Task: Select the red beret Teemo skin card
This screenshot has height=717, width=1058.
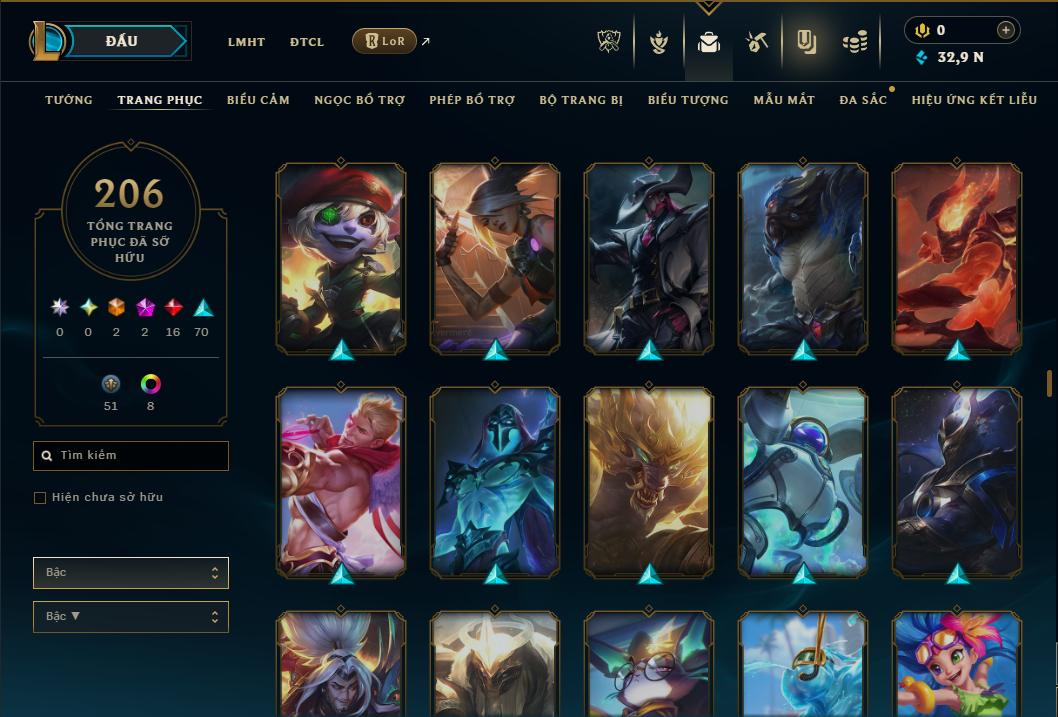Action: click(341, 257)
